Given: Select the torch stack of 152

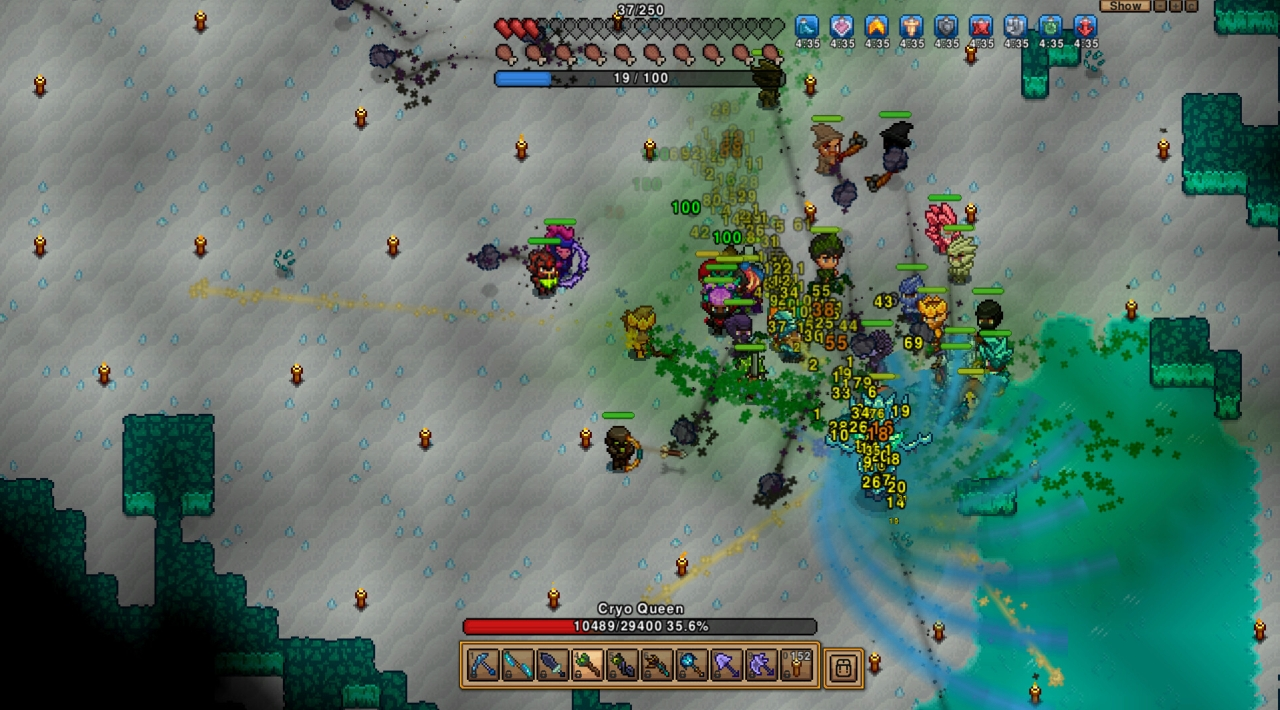Looking at the screenshot, I should tap(797, 666).
